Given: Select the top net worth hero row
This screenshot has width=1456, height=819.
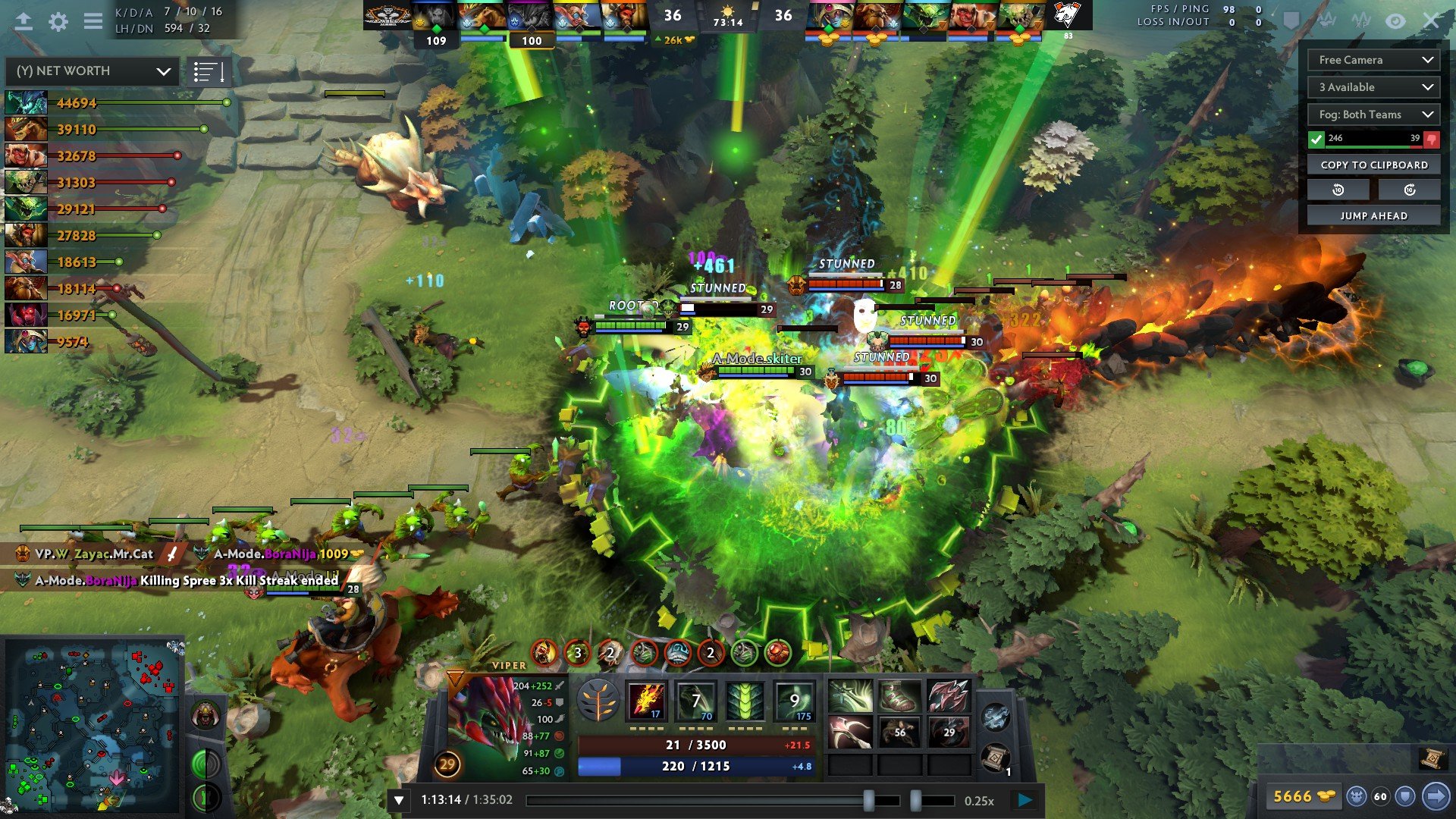Looking at the screenshot, I should coord(76,102).
